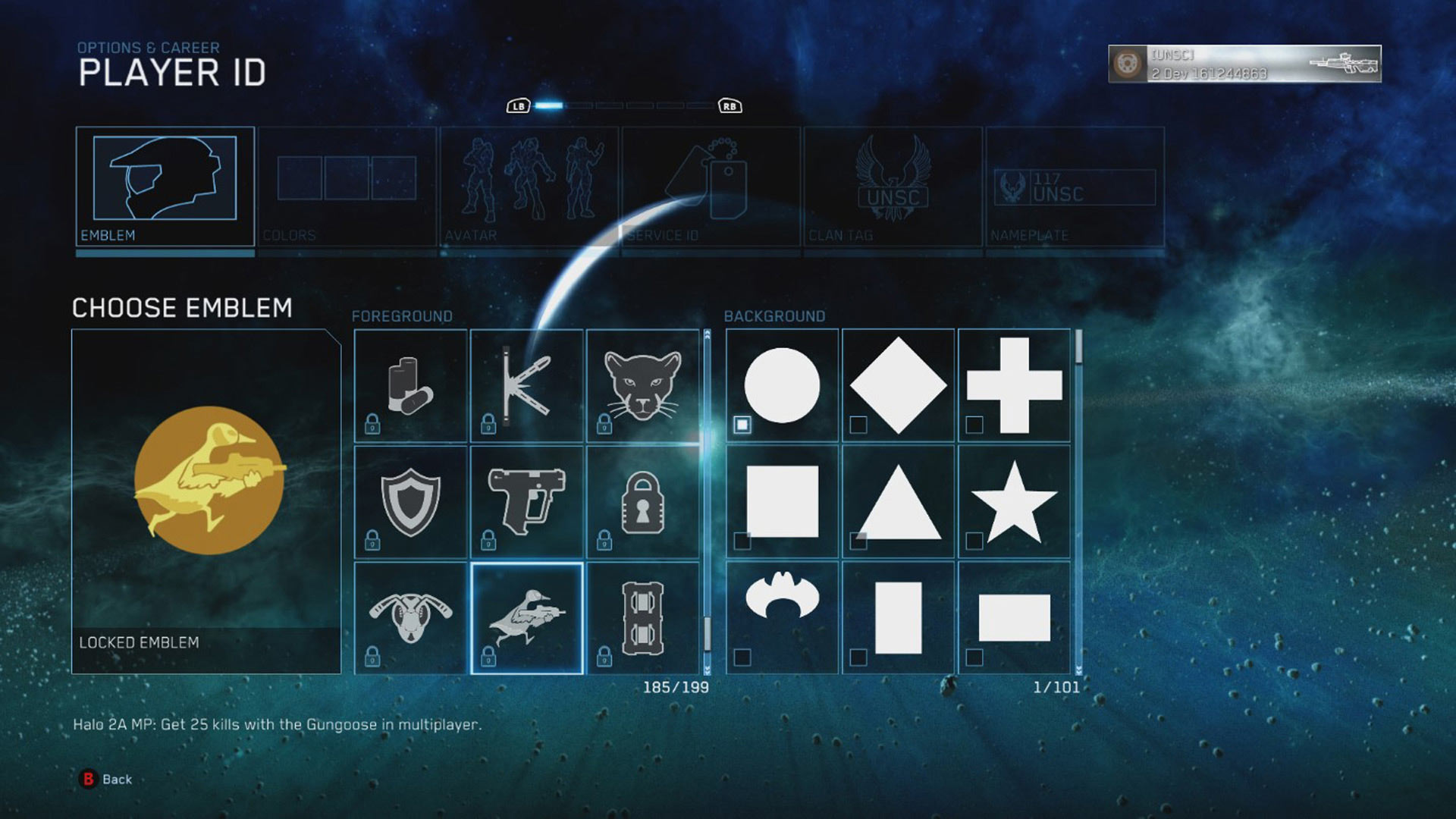
Task: Pick the plus sign background shape
Action: tap(1014, 386)
